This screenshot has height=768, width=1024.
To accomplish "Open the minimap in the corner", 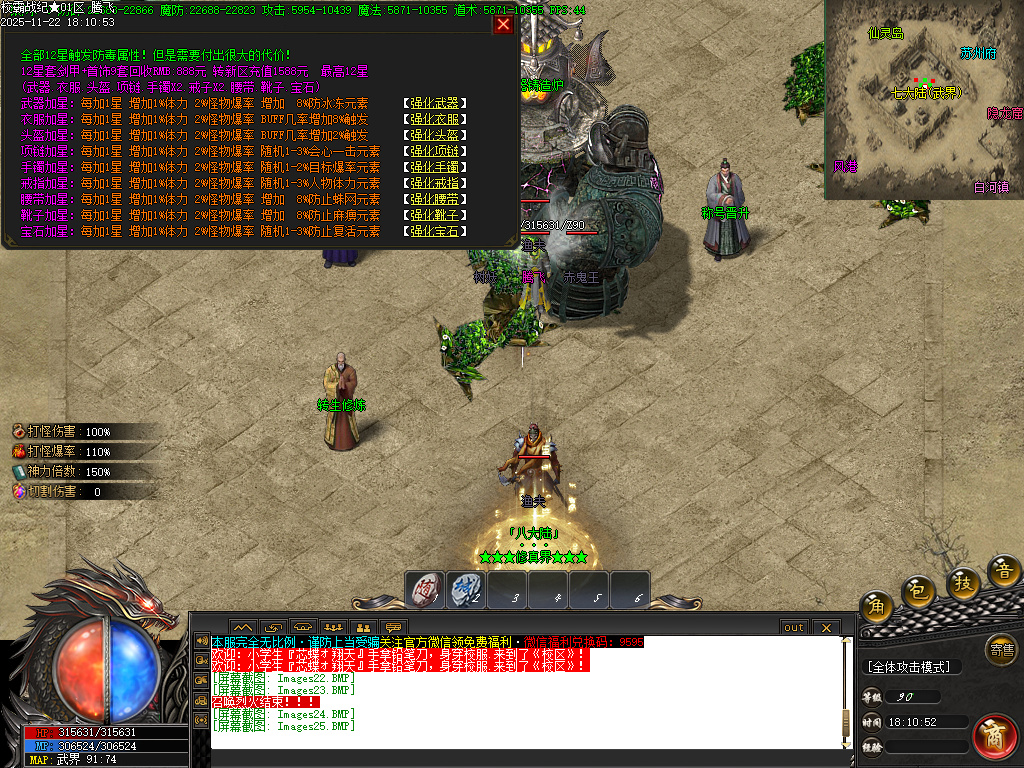I will point(924,100).
